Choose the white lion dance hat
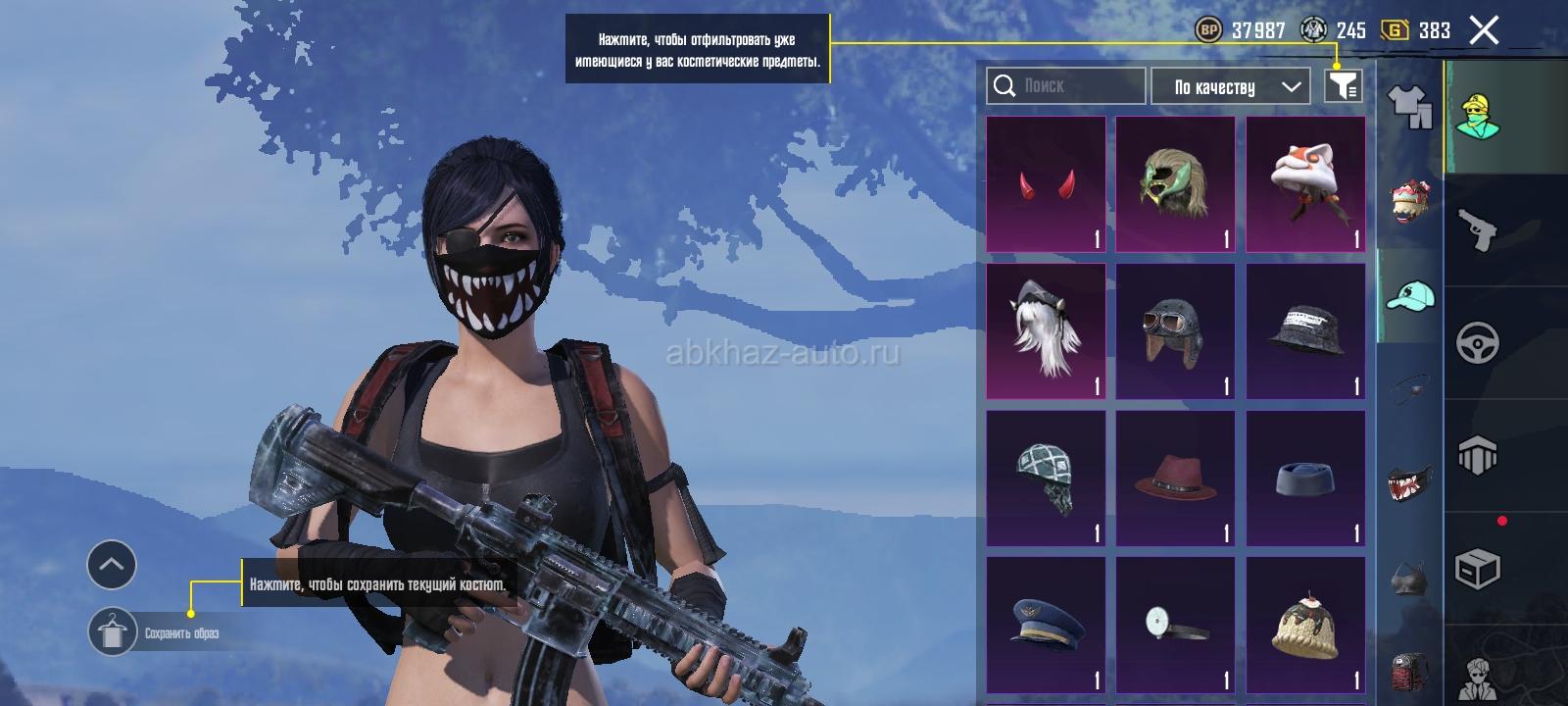 coord(1305,184)
